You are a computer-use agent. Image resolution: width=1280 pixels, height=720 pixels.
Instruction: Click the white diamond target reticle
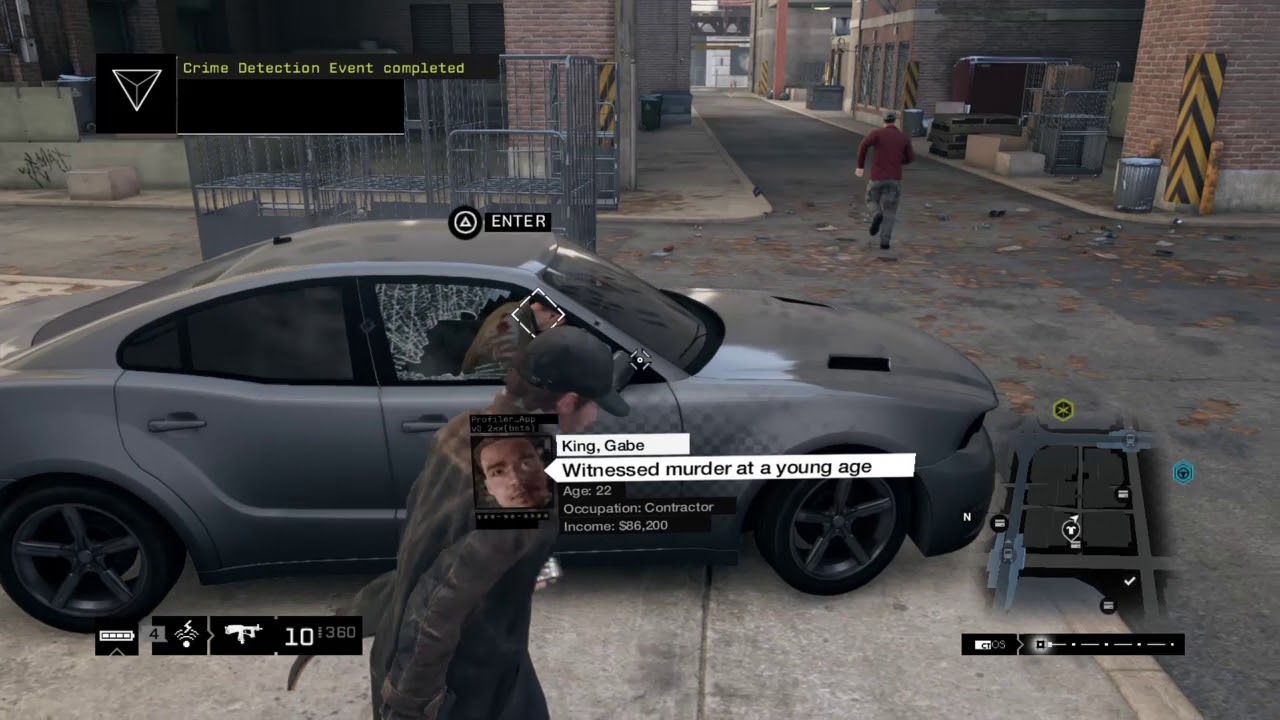(x=538, y=315)
